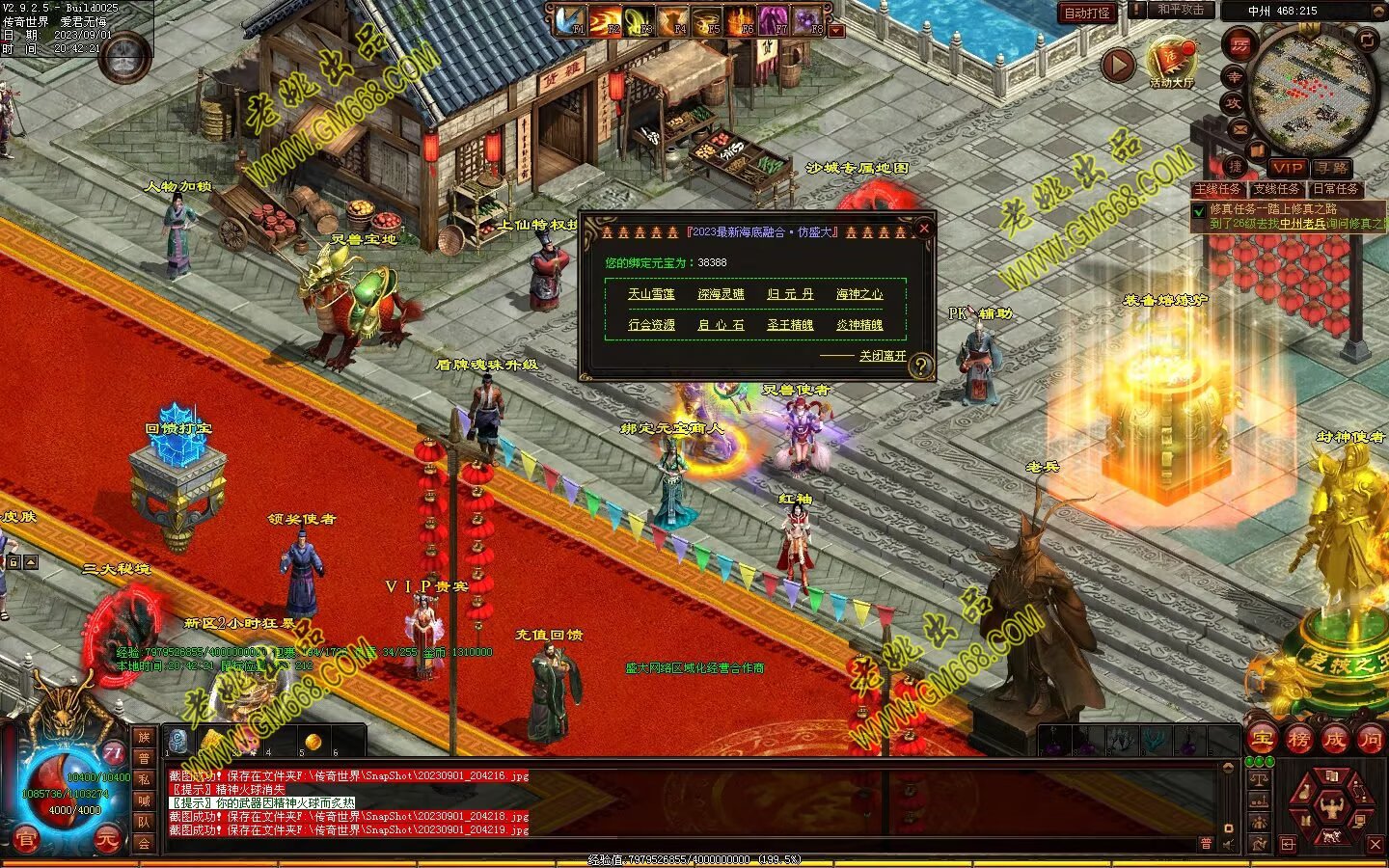Select the 队 team chat channel

point(144,822)
